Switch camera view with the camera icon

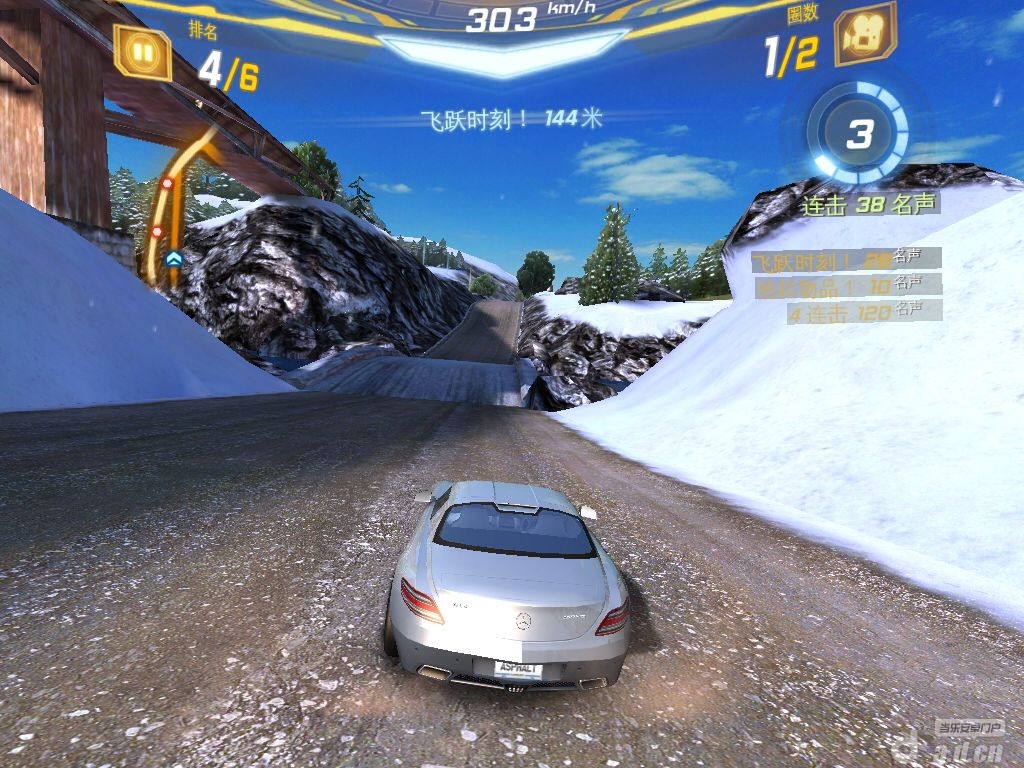[864, 36]
